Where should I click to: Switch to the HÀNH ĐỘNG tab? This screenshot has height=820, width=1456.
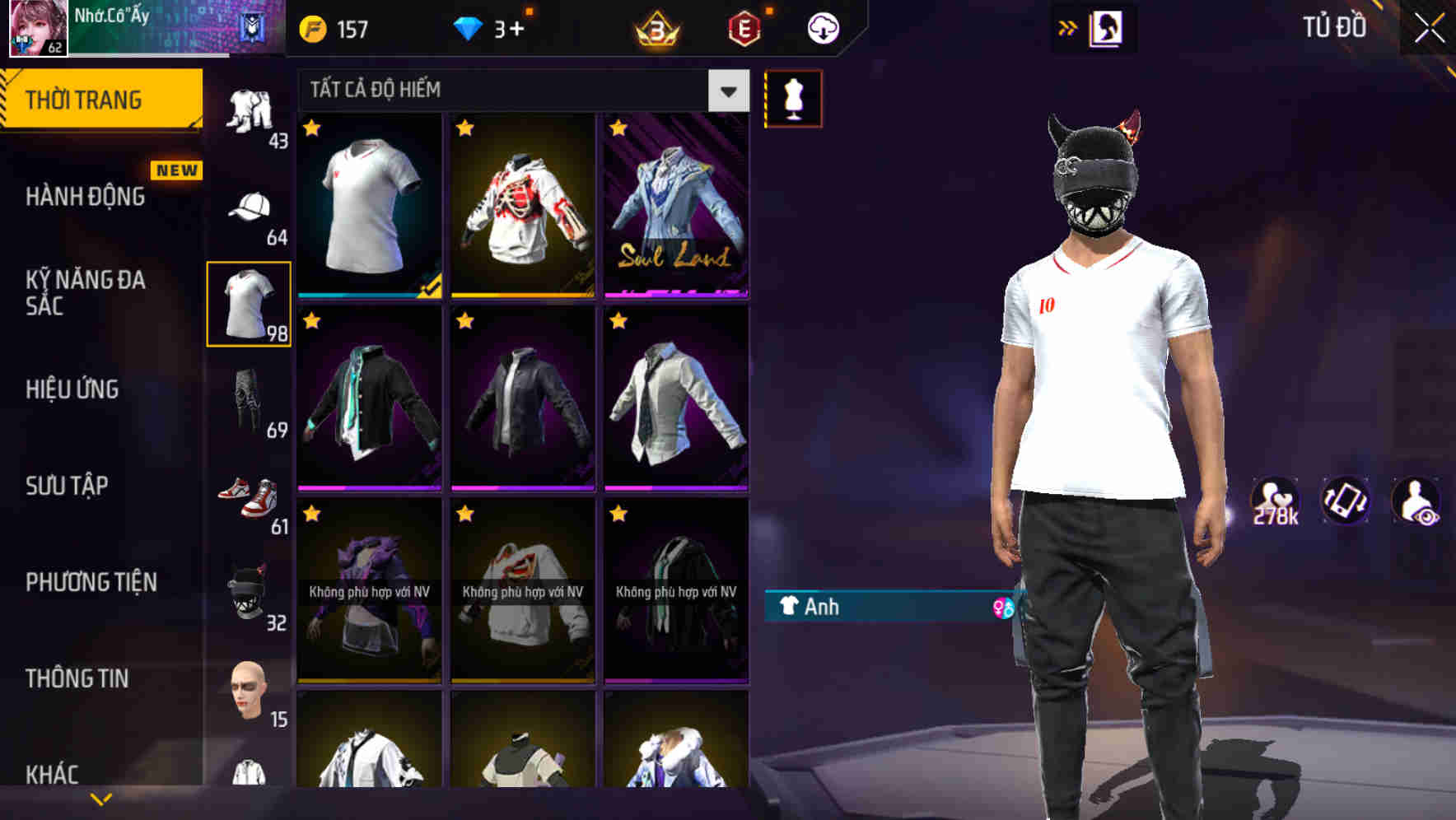click(x=86, y=196)
